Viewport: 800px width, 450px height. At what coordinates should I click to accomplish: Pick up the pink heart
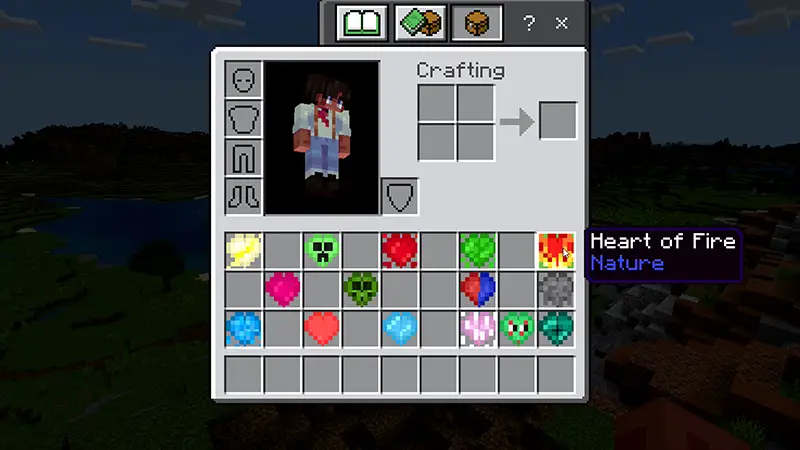(282, 289)
